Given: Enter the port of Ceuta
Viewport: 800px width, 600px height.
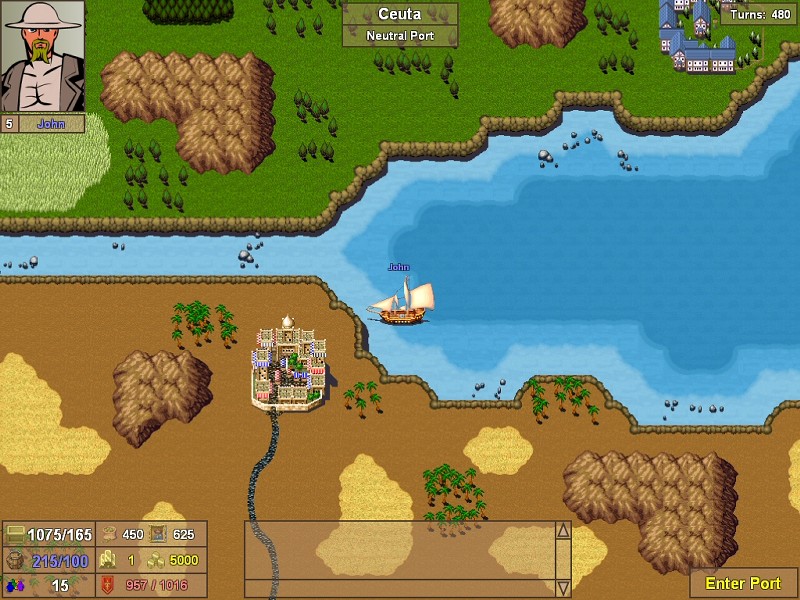Looking at the screenshot, I should tap(743, 583).
